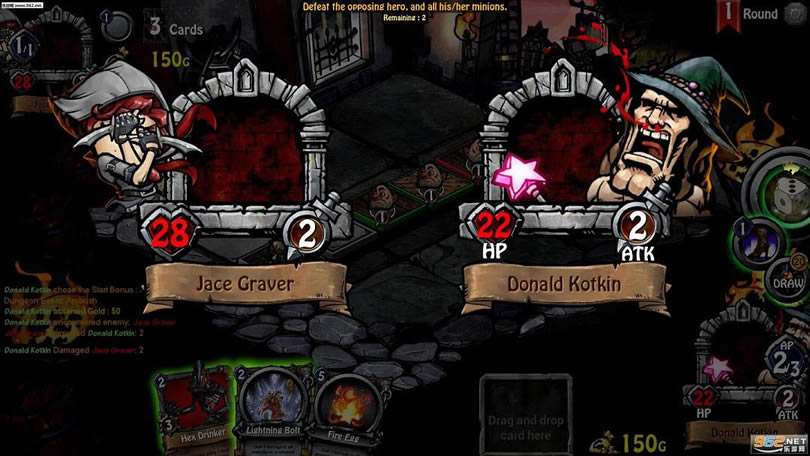Image resolution: width=810 pixels, height=456 pixels.
Task: Select the Jace Graver name banner
Action: pos(244,283)
